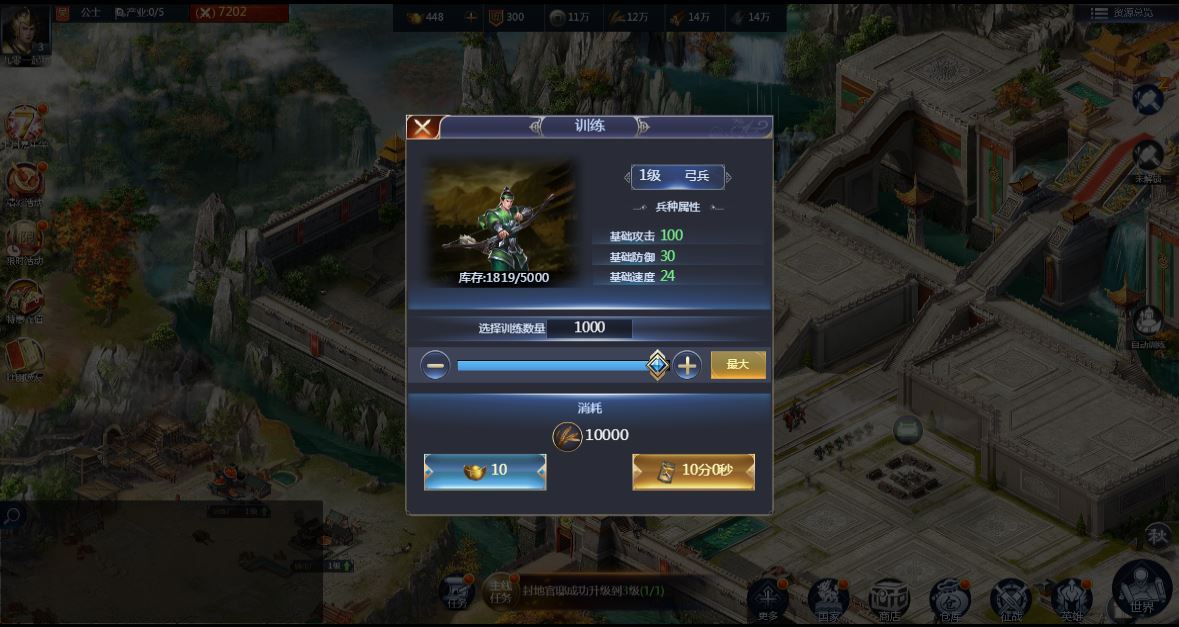Screen dimensions: 1179x627
Task: Close the 训练 training dialog
Action: pyautogui.click(x=423, y=127)
